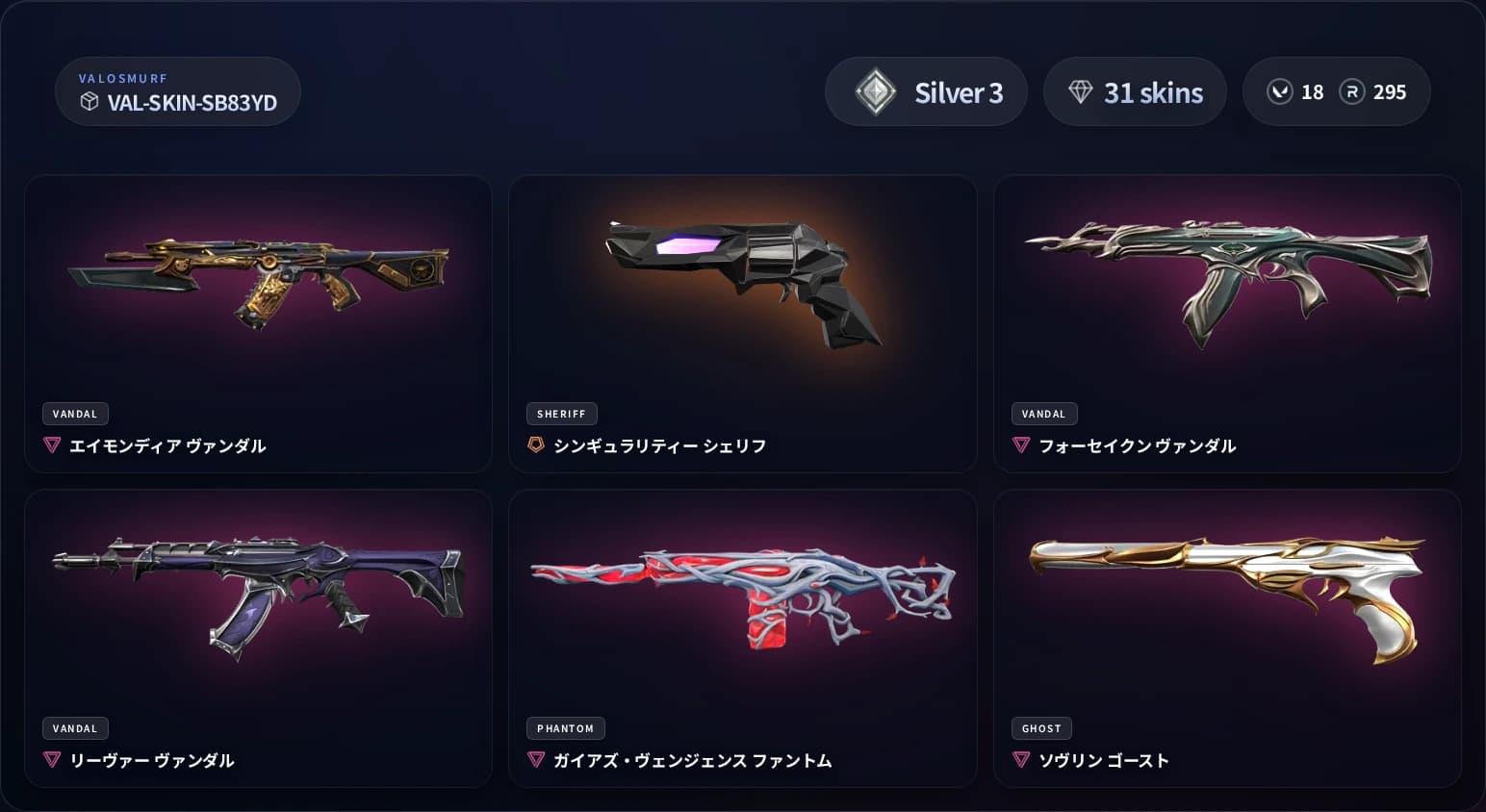The width and height of the screenshot is (1486, 812).
Task: Select the rarity gem on ガイアズ・ヴェンジェンス ファントム
Action: (x=536, y=760)
